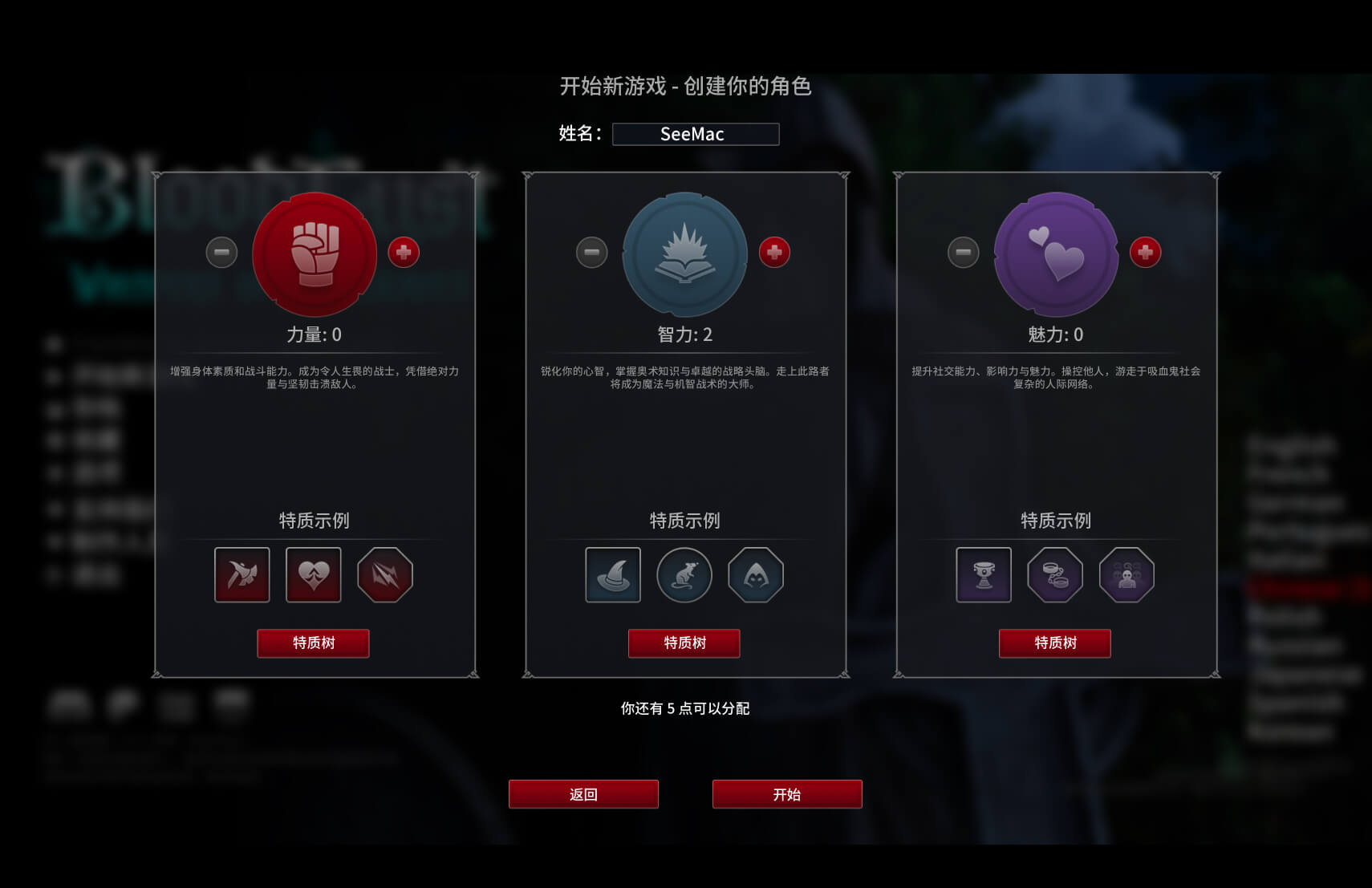Choose the rat trait example icon

(684, 574)
